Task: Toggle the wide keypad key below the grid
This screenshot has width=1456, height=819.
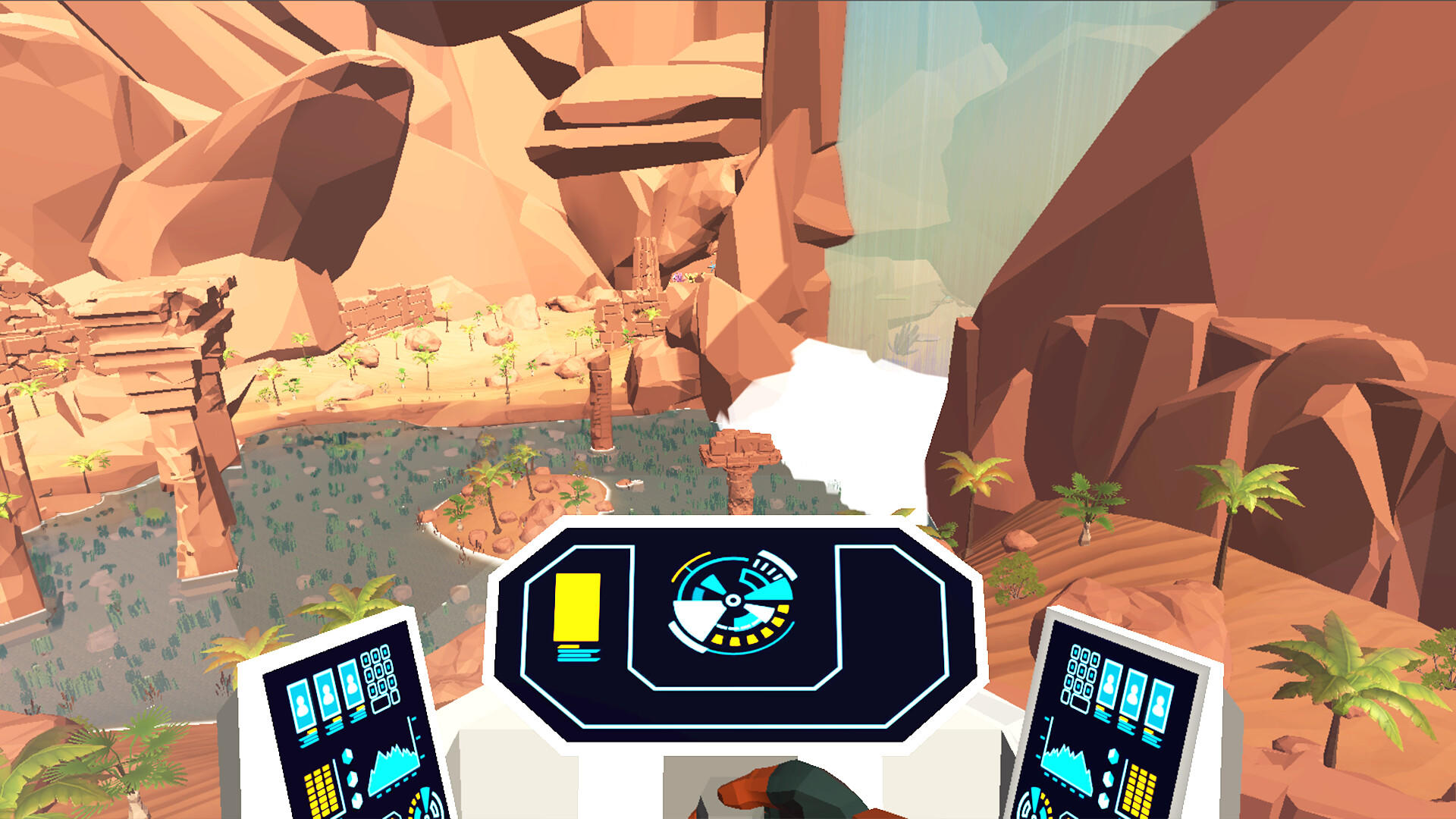Action: click(x=381, y=704)
